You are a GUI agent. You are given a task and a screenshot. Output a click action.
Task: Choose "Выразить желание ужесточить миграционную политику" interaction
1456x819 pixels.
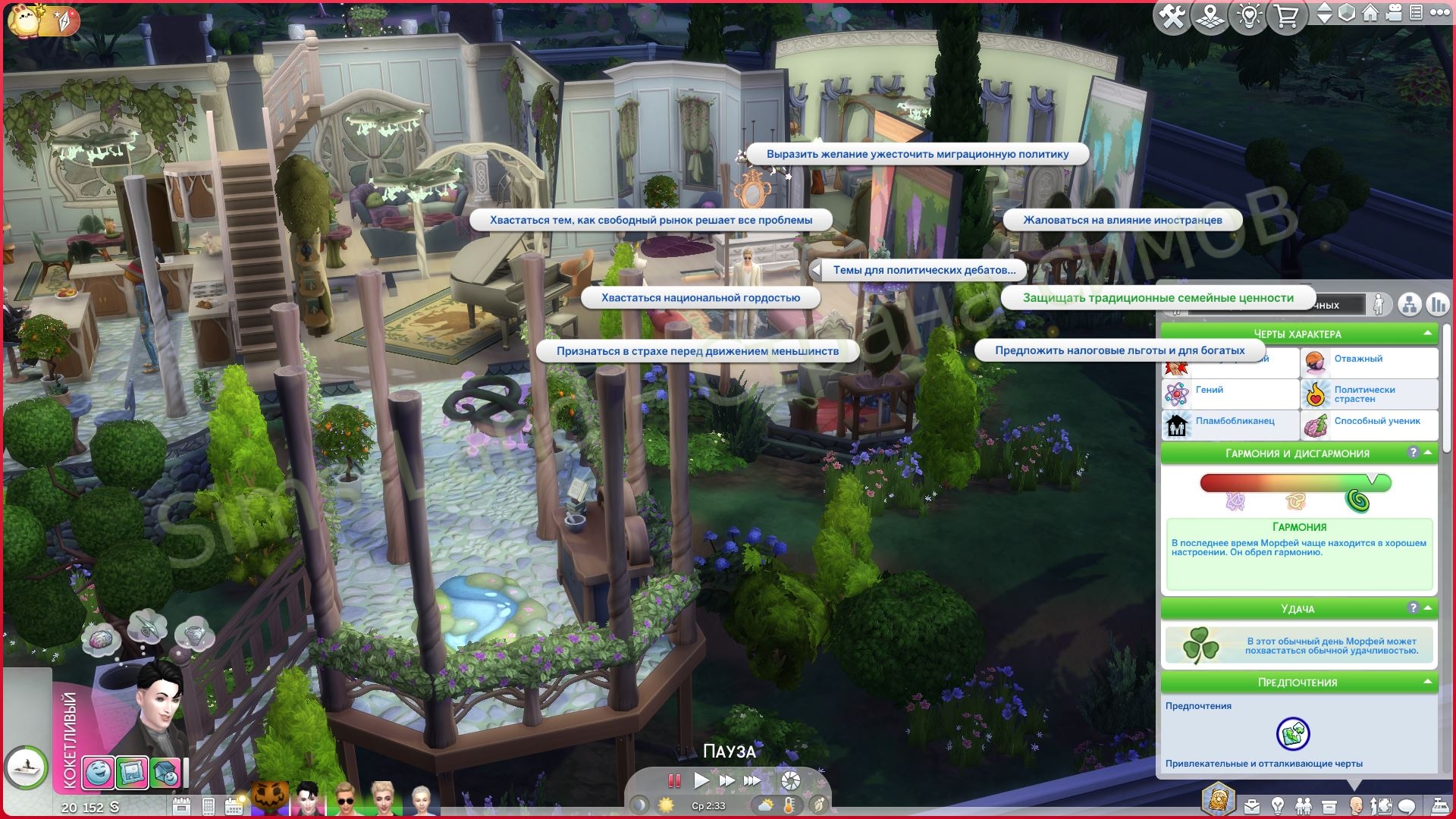(917, 155)
